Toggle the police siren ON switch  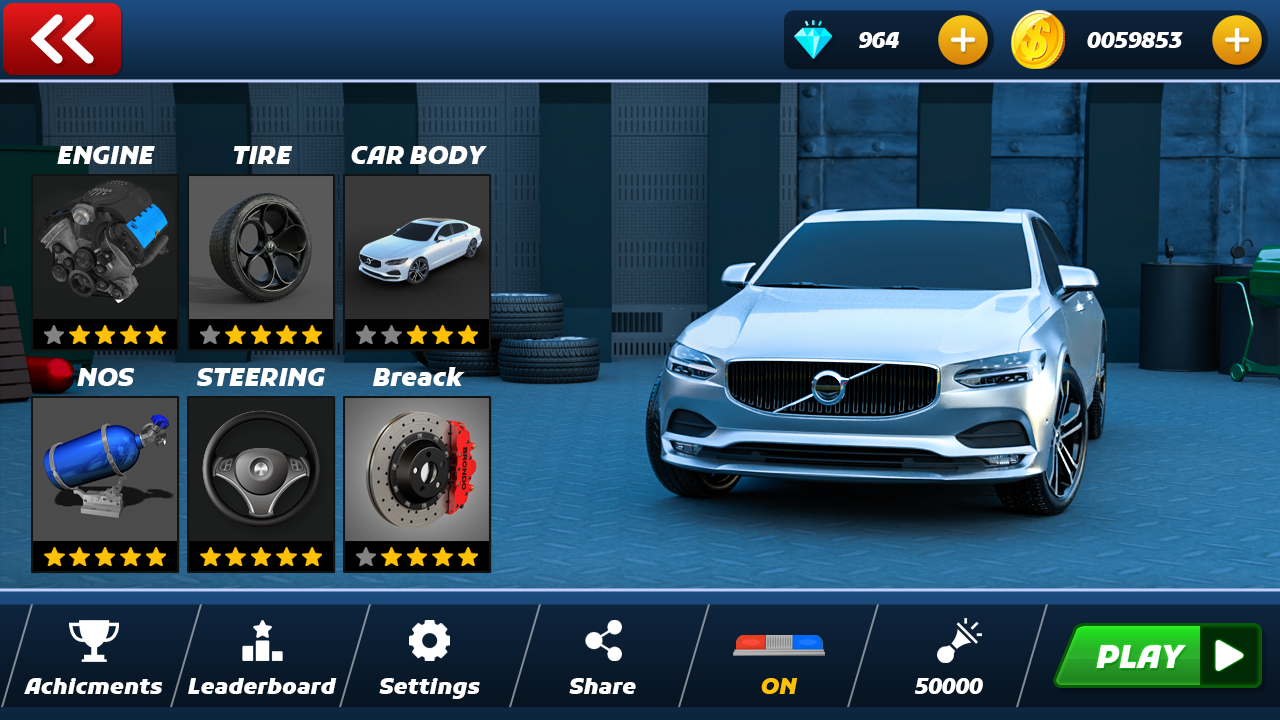coord(779,657)
